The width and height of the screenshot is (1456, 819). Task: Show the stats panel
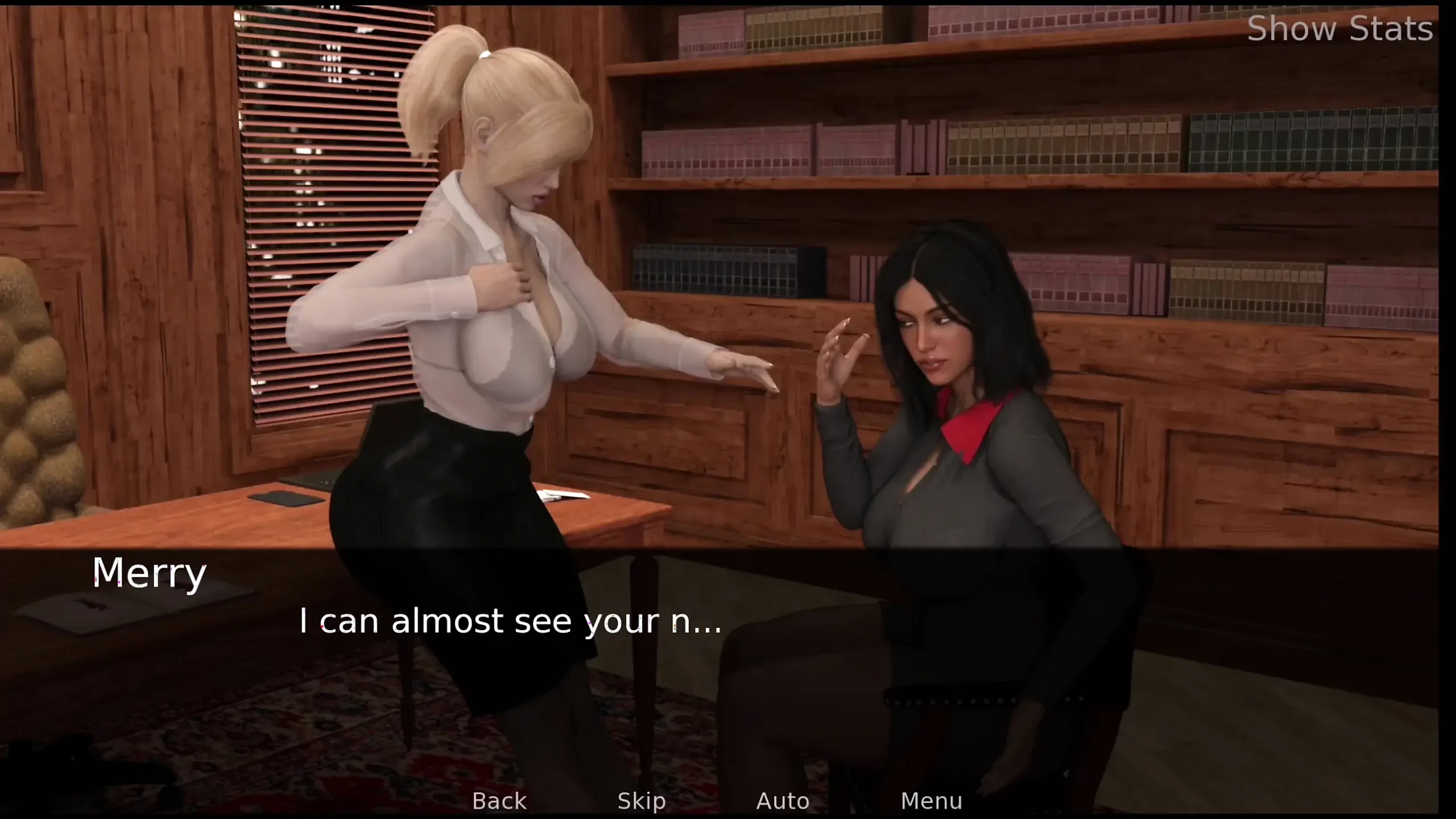point(1339,28)
